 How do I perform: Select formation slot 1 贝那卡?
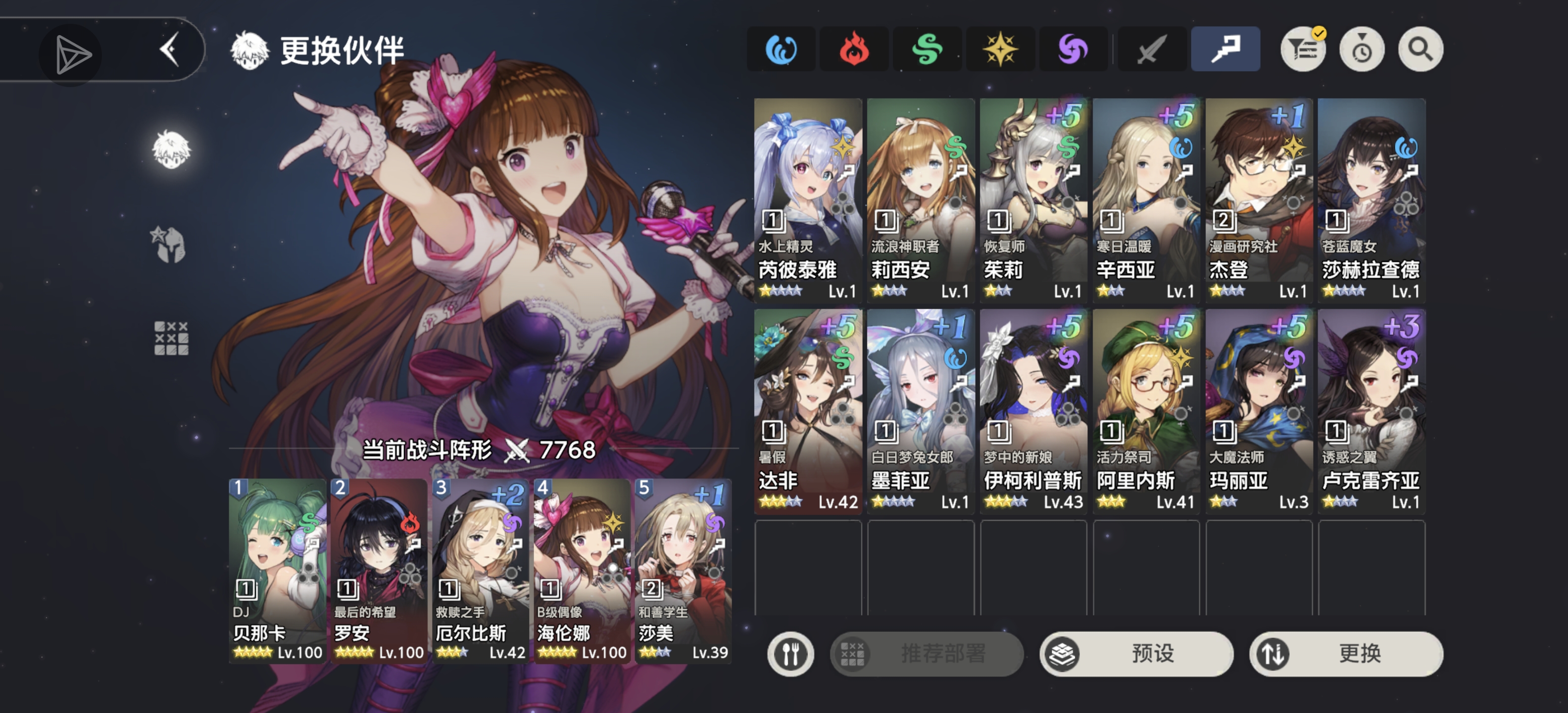(278, 570)
